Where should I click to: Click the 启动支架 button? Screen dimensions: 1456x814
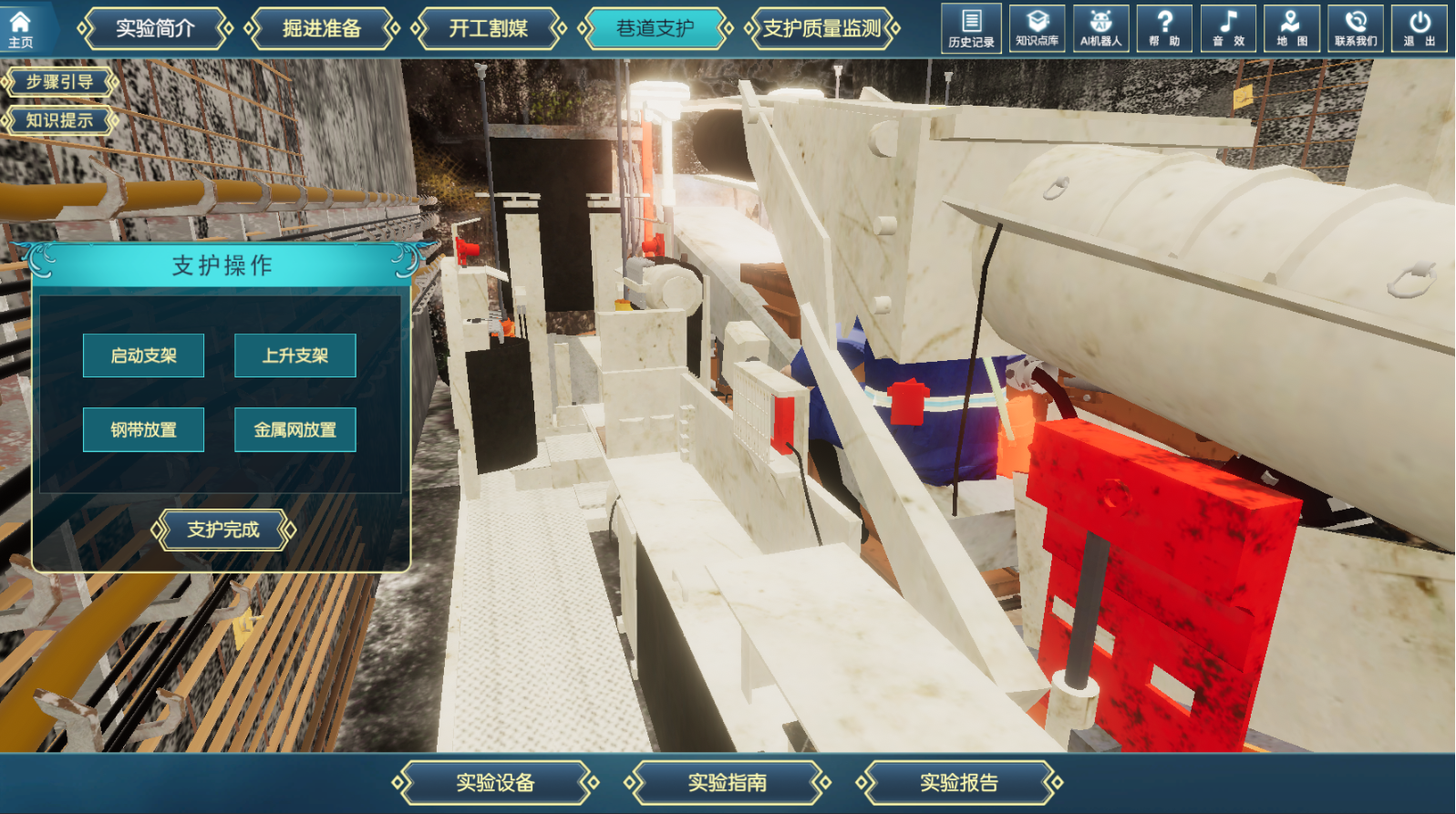pyautogui.click(x=143, y=355)
